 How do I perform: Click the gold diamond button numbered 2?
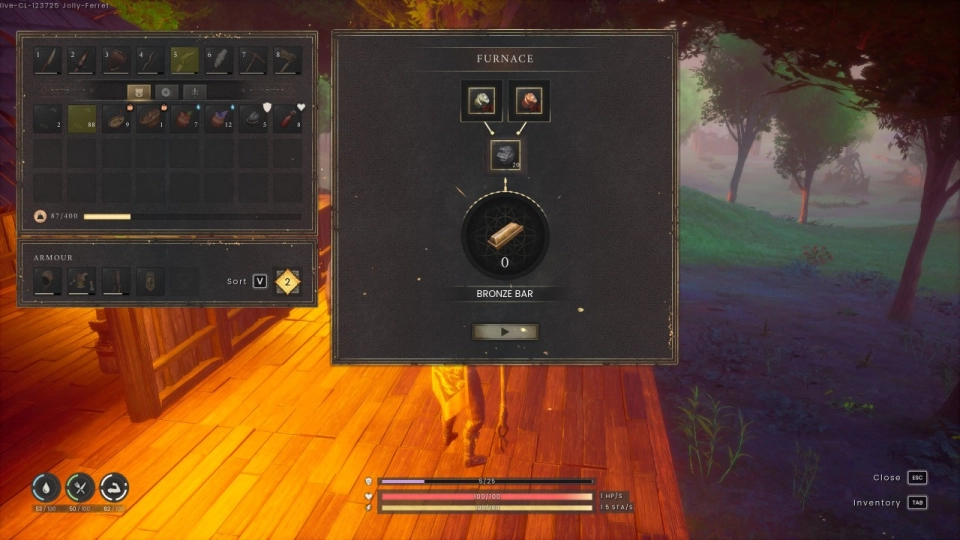point(288,281)
